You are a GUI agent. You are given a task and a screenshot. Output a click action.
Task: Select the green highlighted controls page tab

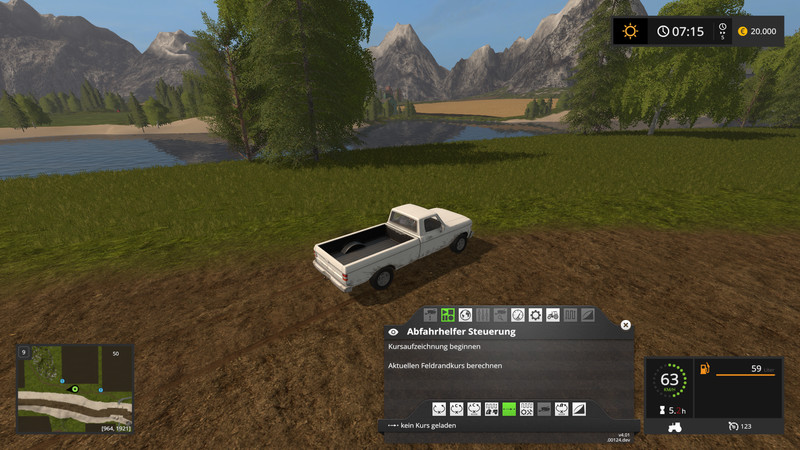pos(448,315)
